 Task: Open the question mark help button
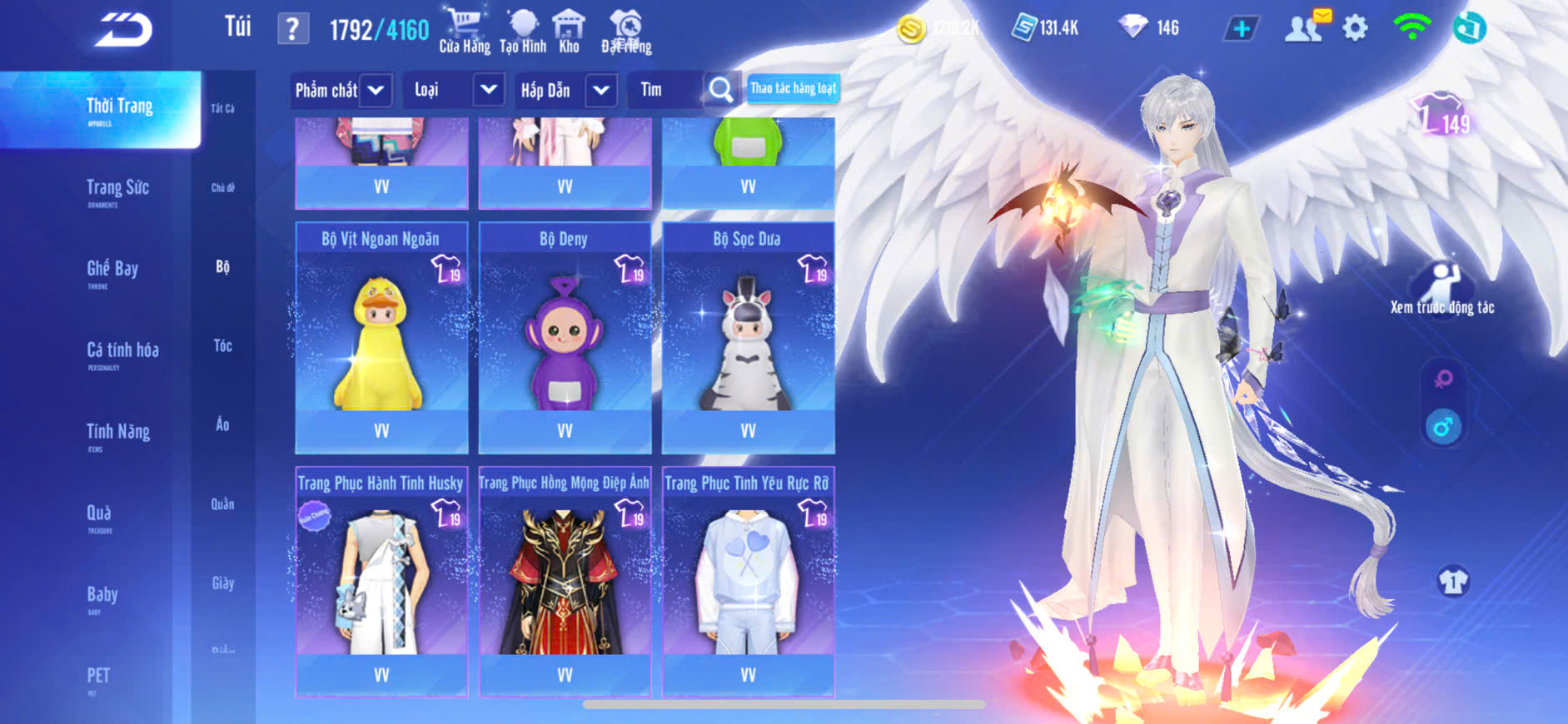pyautogui.click(x=292, y=29)
